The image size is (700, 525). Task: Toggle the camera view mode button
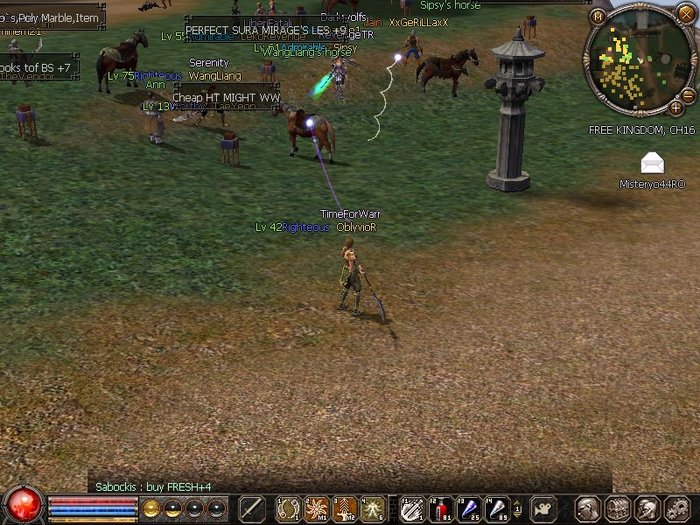[544, 509]
